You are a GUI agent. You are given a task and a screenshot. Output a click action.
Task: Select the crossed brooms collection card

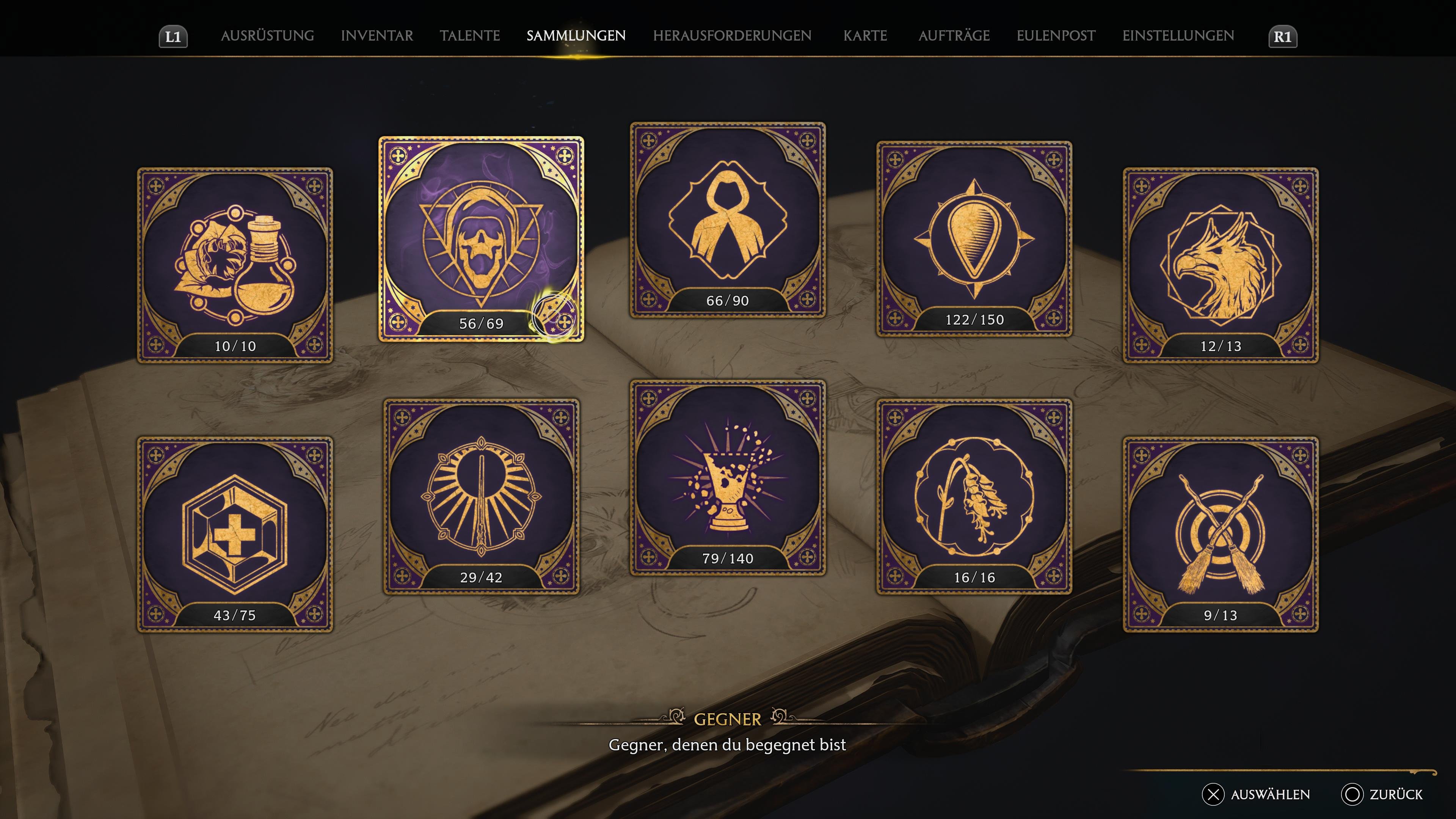coord(1220,533)
